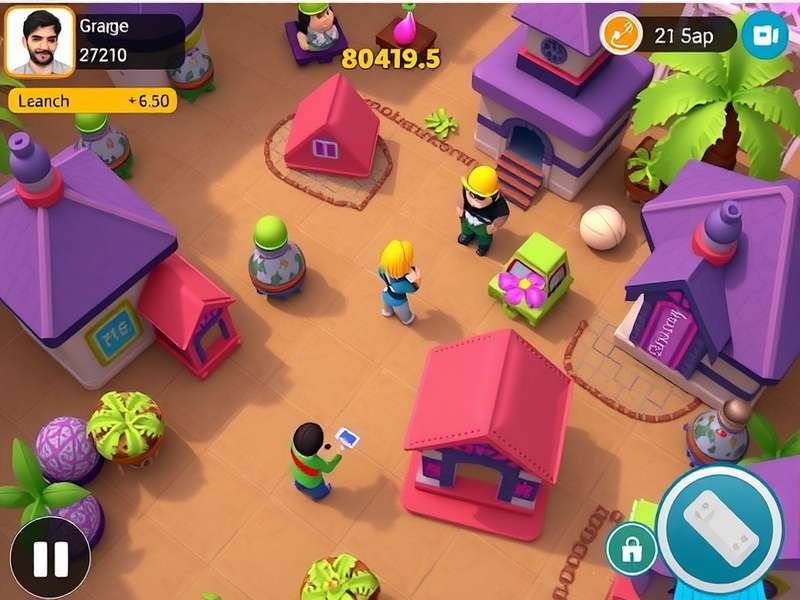Open the video camera recording button

[x=765, y=36]
